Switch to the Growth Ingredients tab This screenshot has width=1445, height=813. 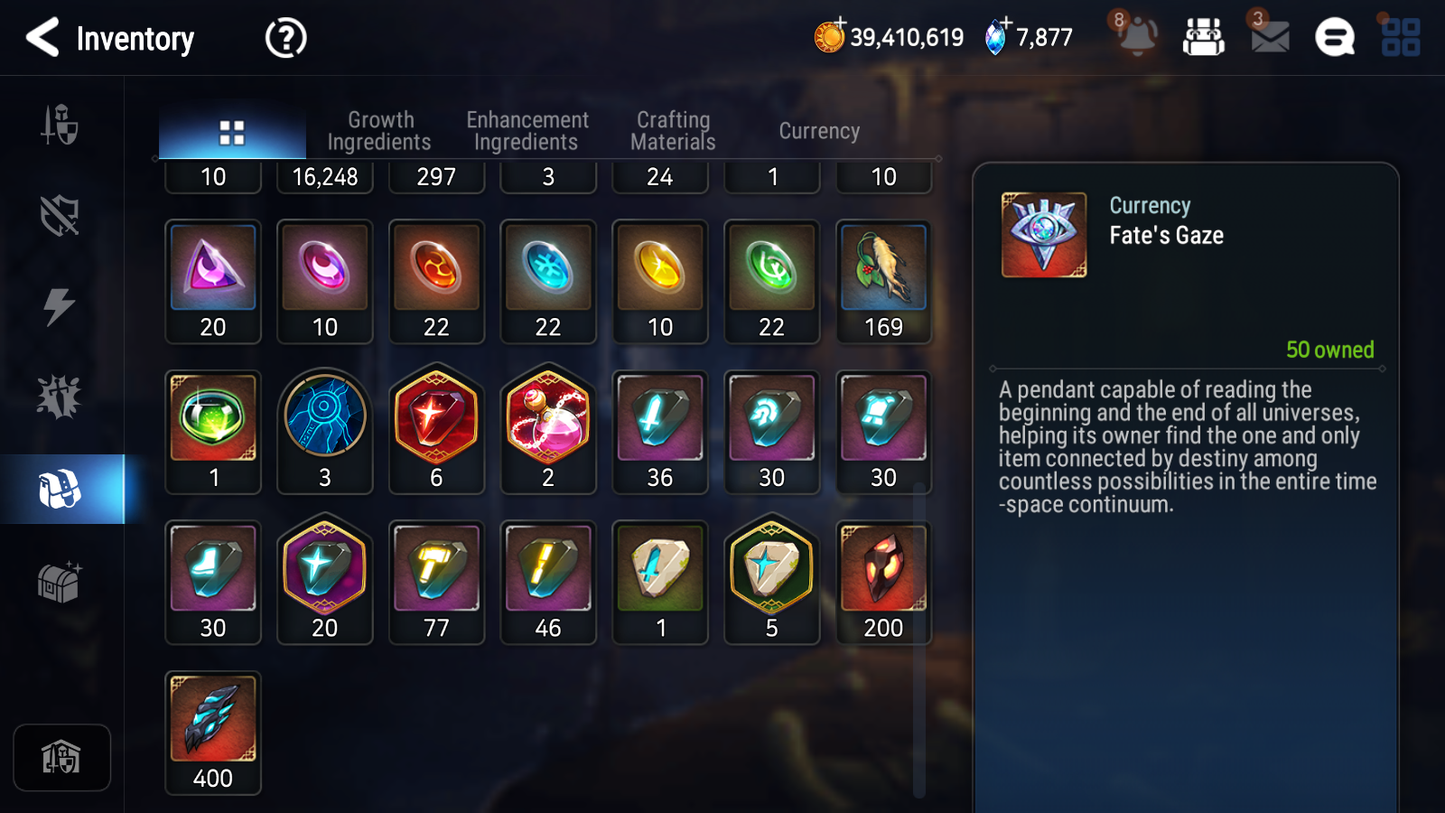[x=379, y=131]
